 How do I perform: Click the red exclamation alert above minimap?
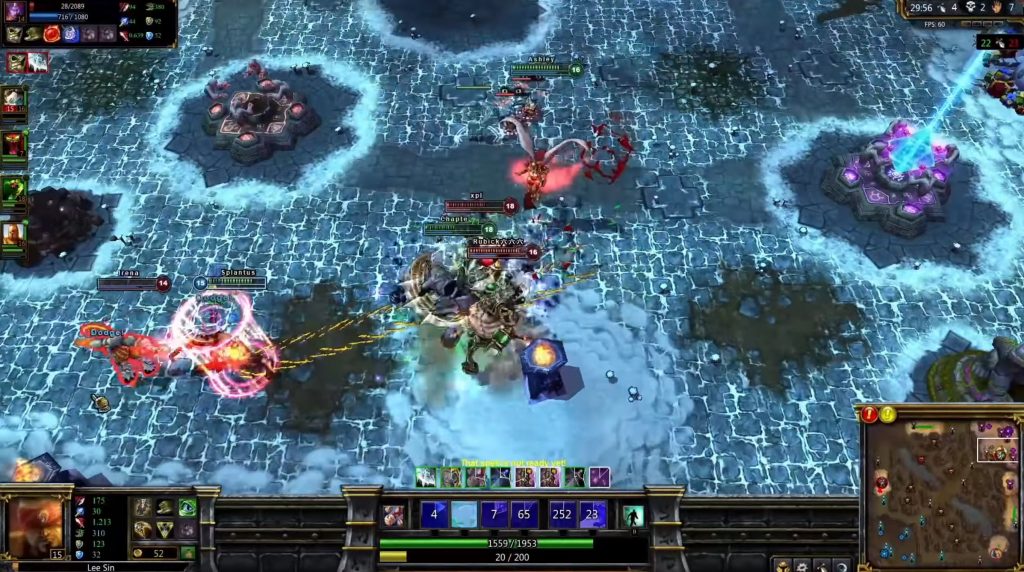(870, 414)
